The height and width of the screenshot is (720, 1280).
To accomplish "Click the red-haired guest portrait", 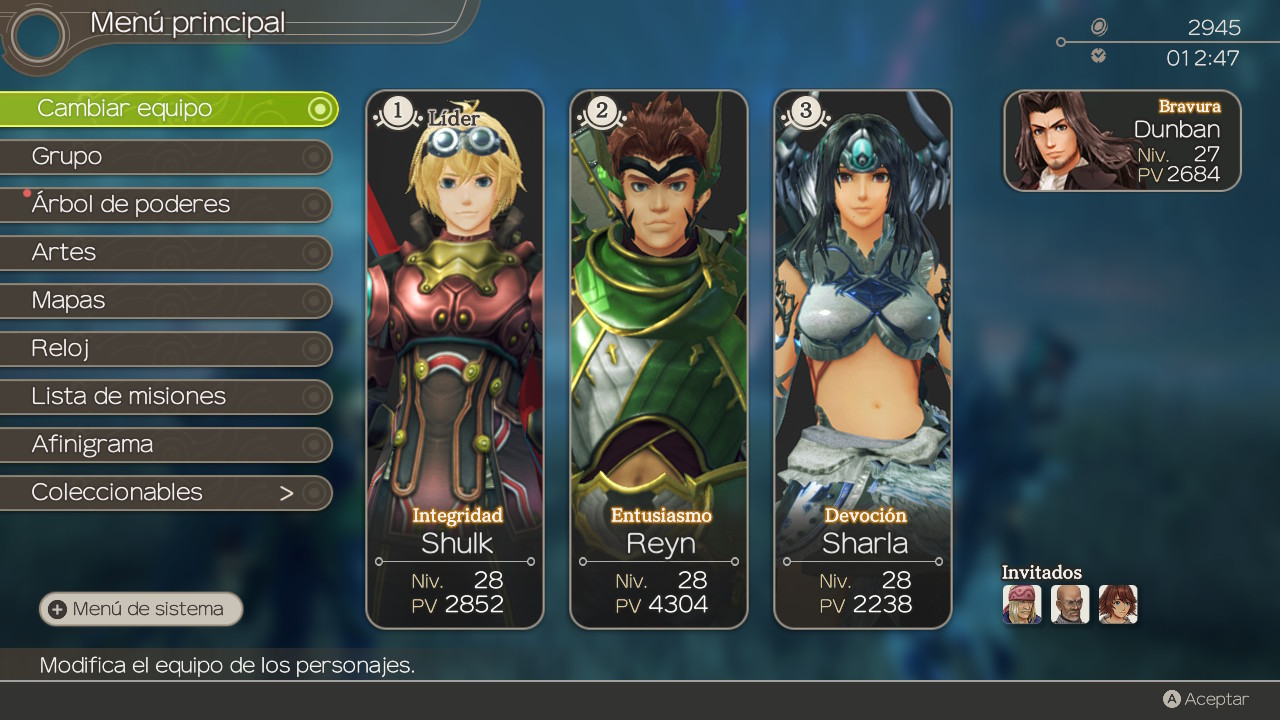I will pyautogui.click(x=1118, y=604).
